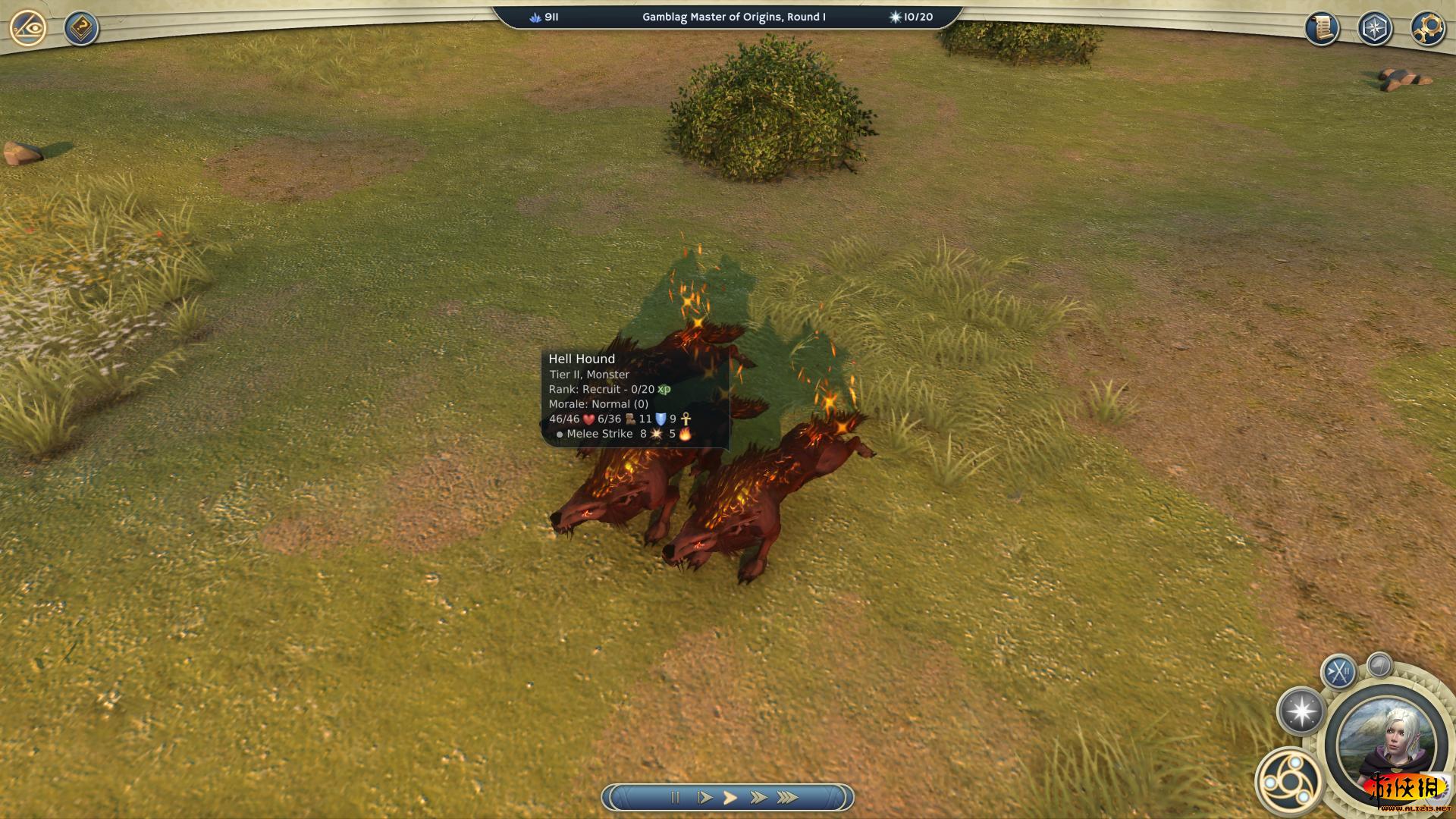Toggle the crossed swords auto-combat button
The width and height of the screenshot is (1456, 819).
coord(1338,672)
